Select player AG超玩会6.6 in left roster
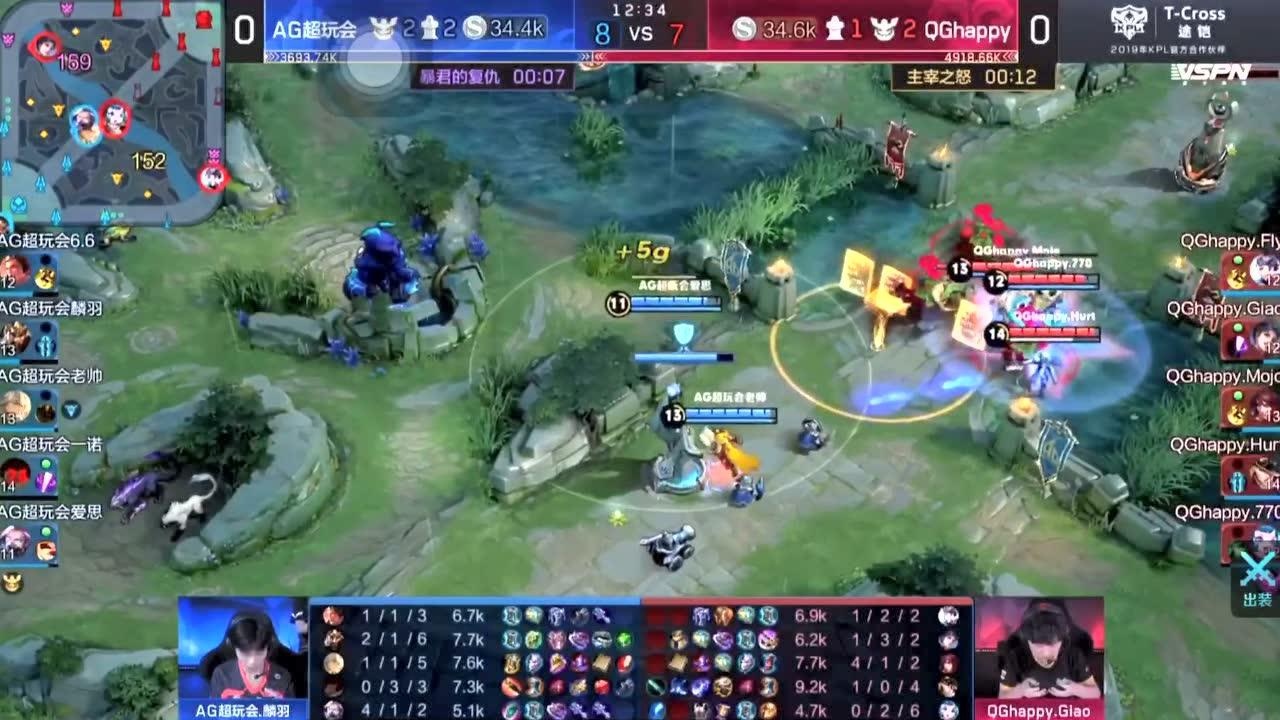Screen dimensions: 1280x720 click(x=16, y=269)
